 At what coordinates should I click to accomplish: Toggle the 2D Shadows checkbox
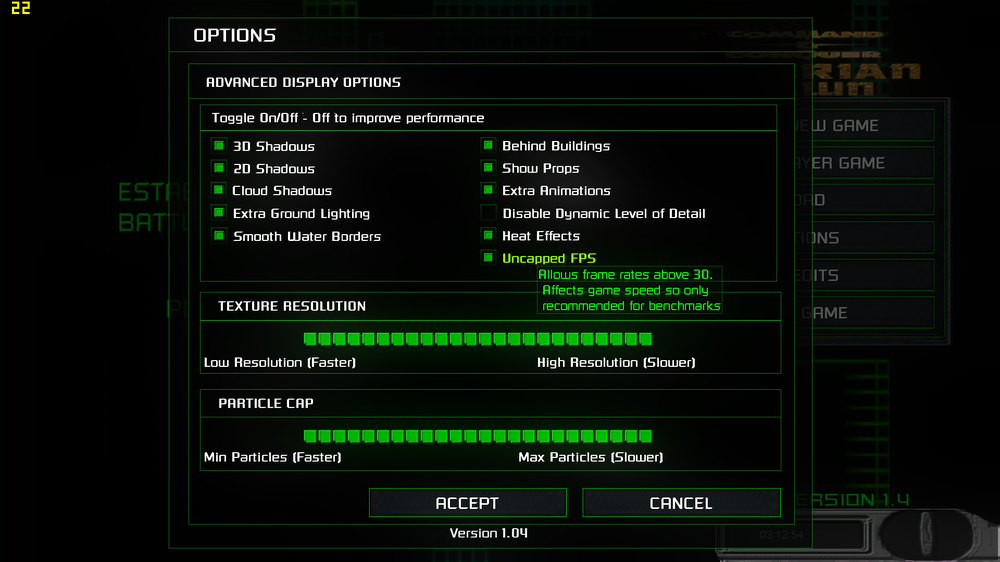219,168
